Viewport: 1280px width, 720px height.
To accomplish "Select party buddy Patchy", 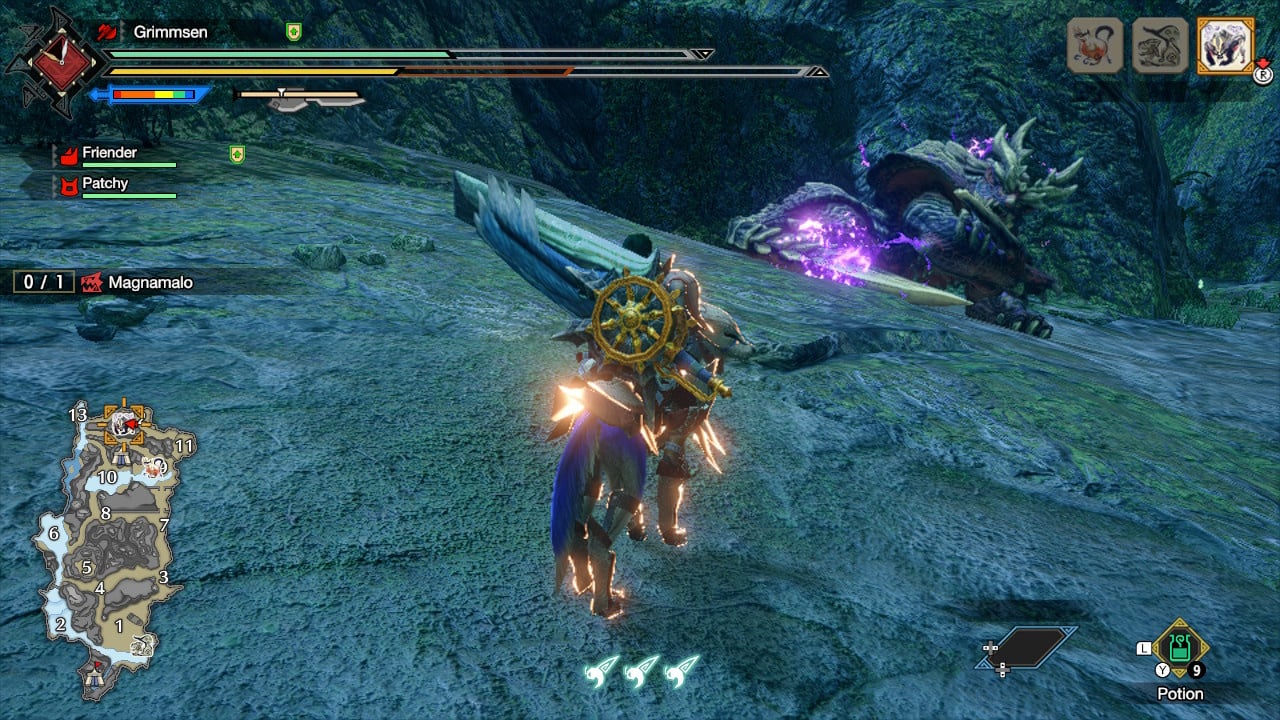I will coord(105,185).
